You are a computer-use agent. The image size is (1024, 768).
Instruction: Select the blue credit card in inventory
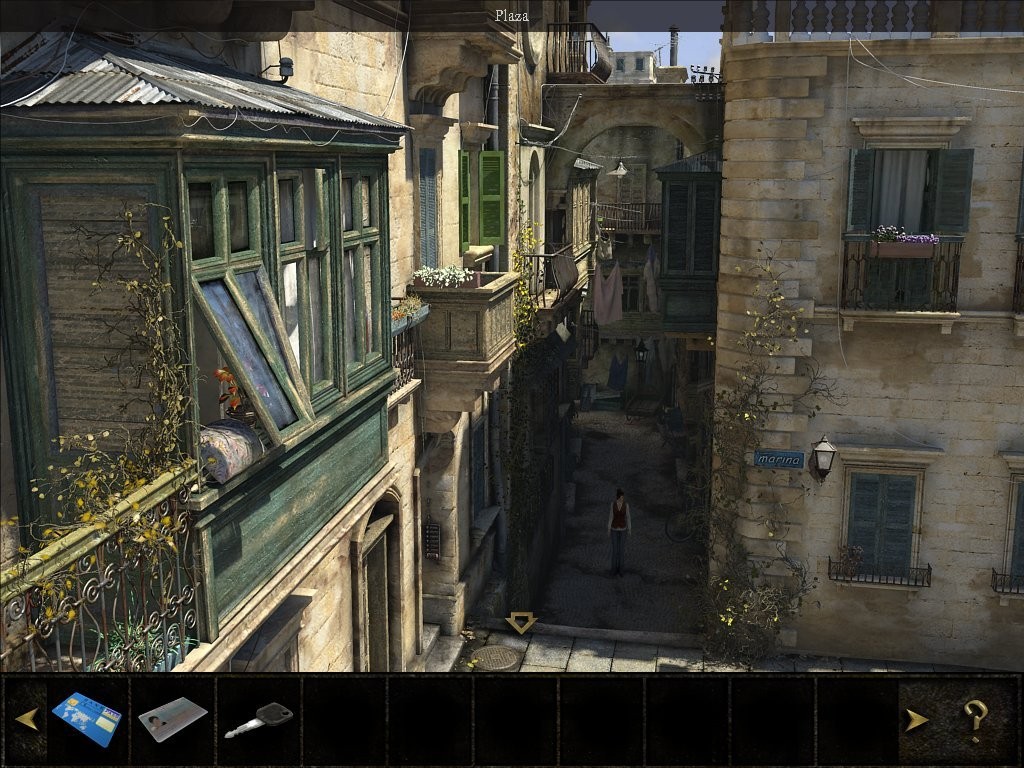(87, 719)
